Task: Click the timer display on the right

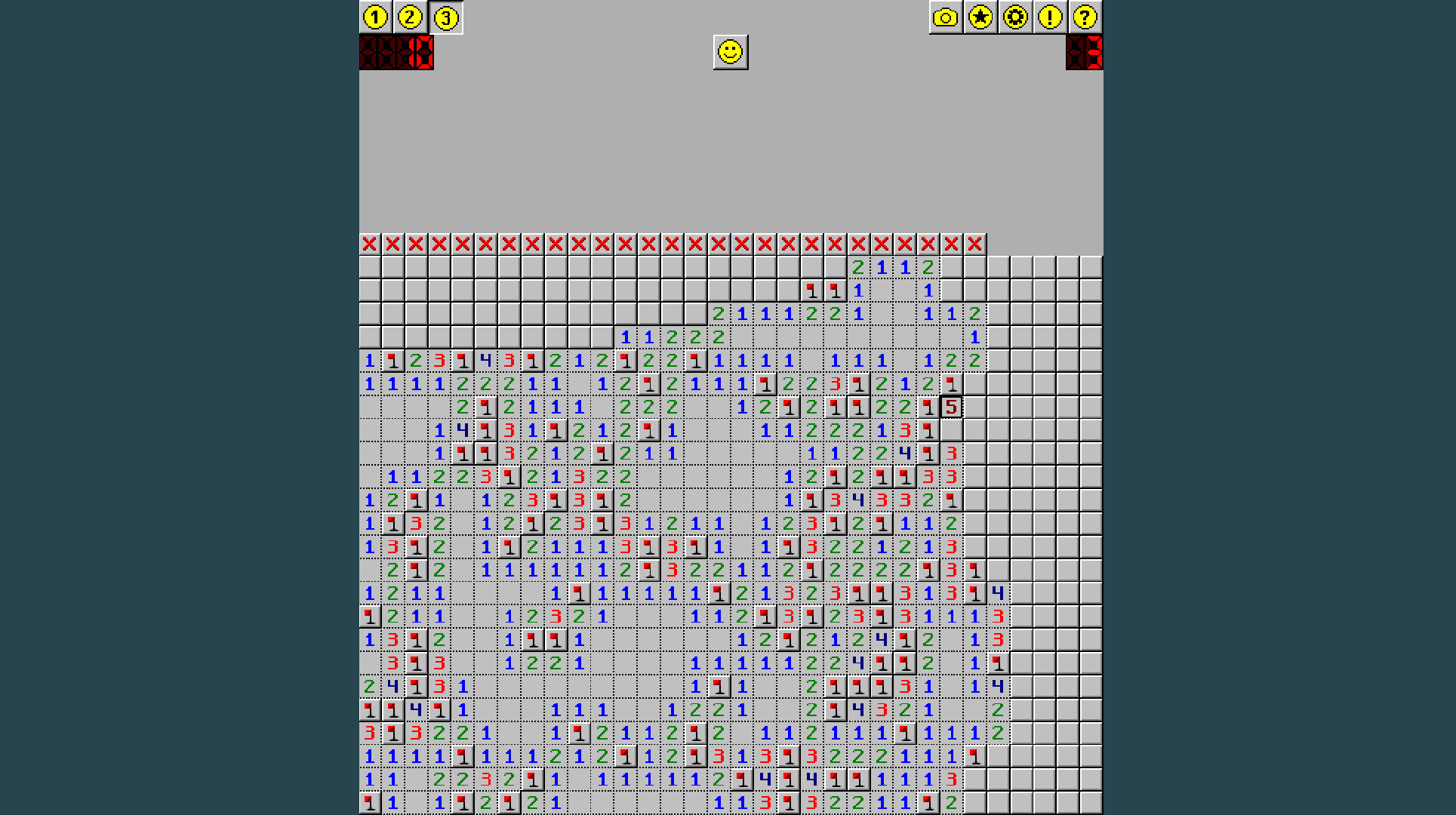Action: click(x=1085, y=54)
